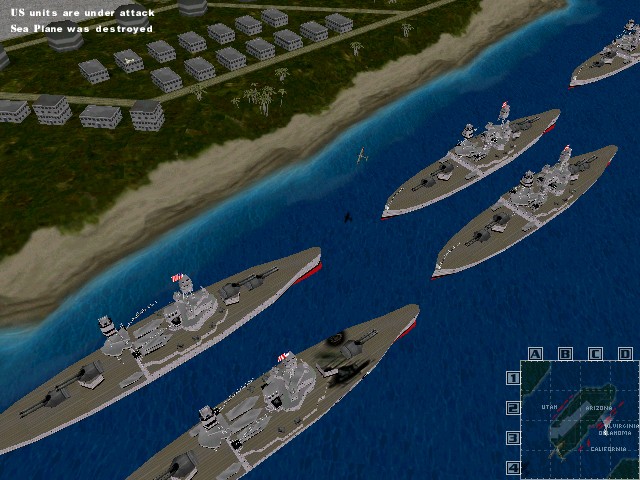Select column B on the minimap grid
This screenshot has height=480, width=640.
pyautogui.click(x=565, y=353)
